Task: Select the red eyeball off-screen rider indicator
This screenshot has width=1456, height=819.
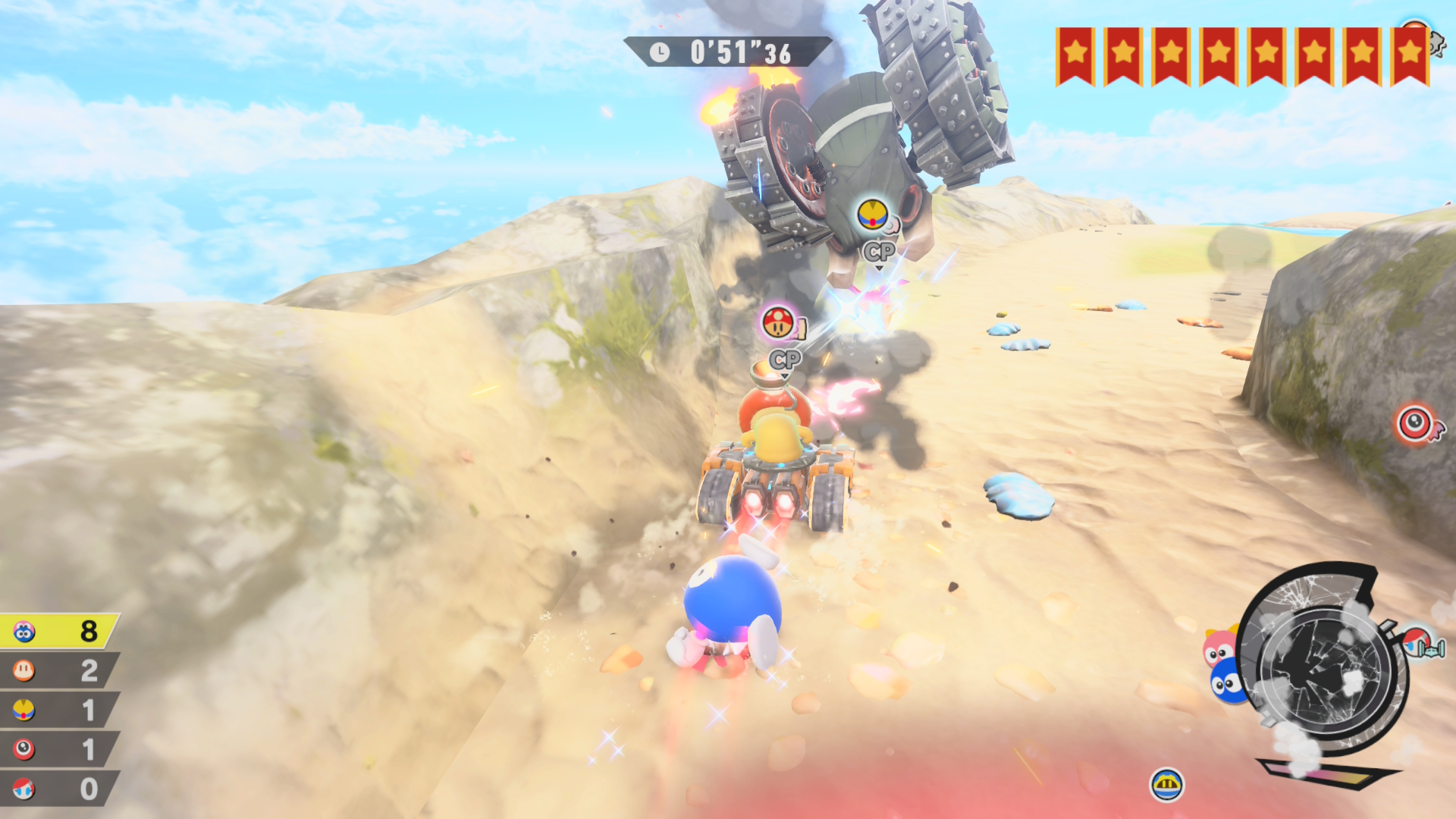Action: pos(1416,423)
